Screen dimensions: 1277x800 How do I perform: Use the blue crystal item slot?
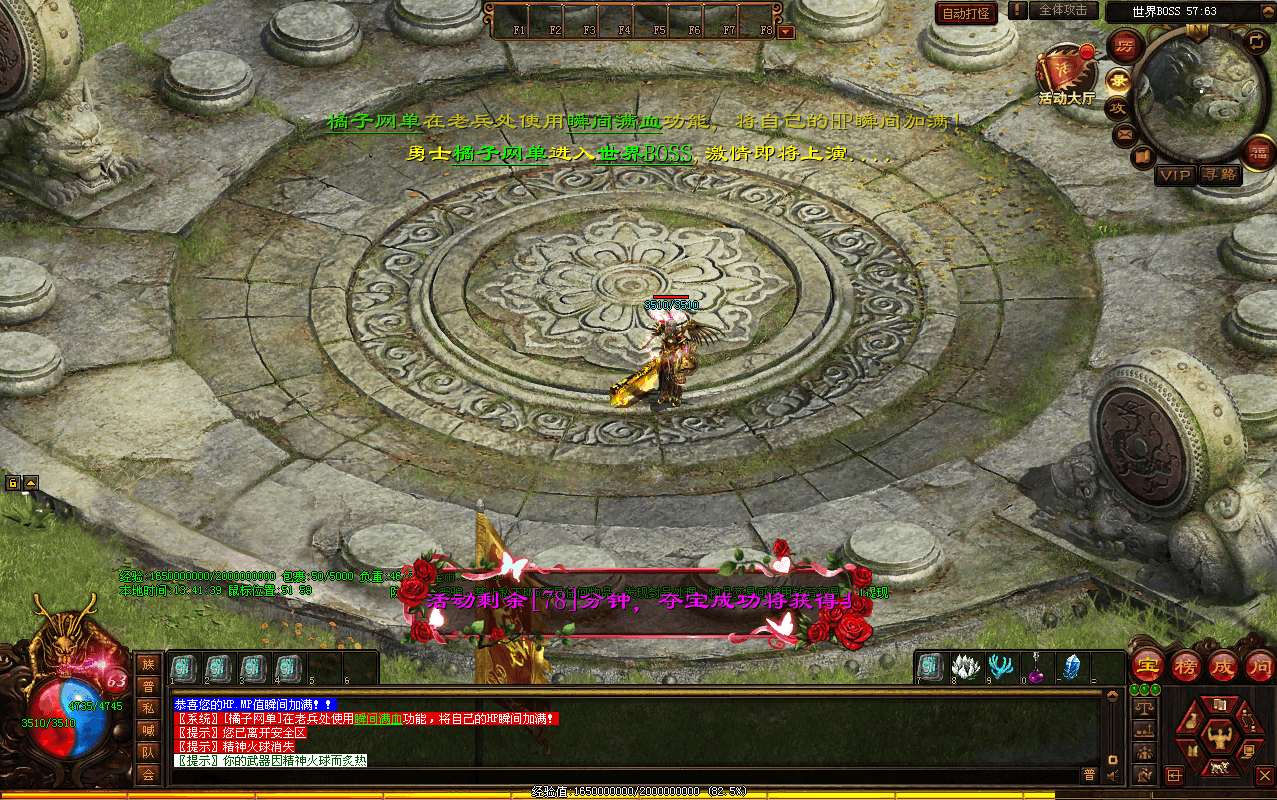click(1072, 667)
